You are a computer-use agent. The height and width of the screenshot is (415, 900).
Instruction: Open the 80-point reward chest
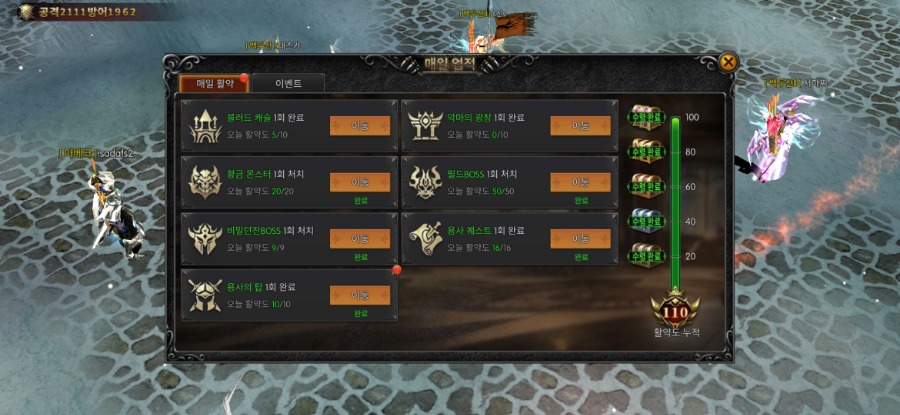644,151
